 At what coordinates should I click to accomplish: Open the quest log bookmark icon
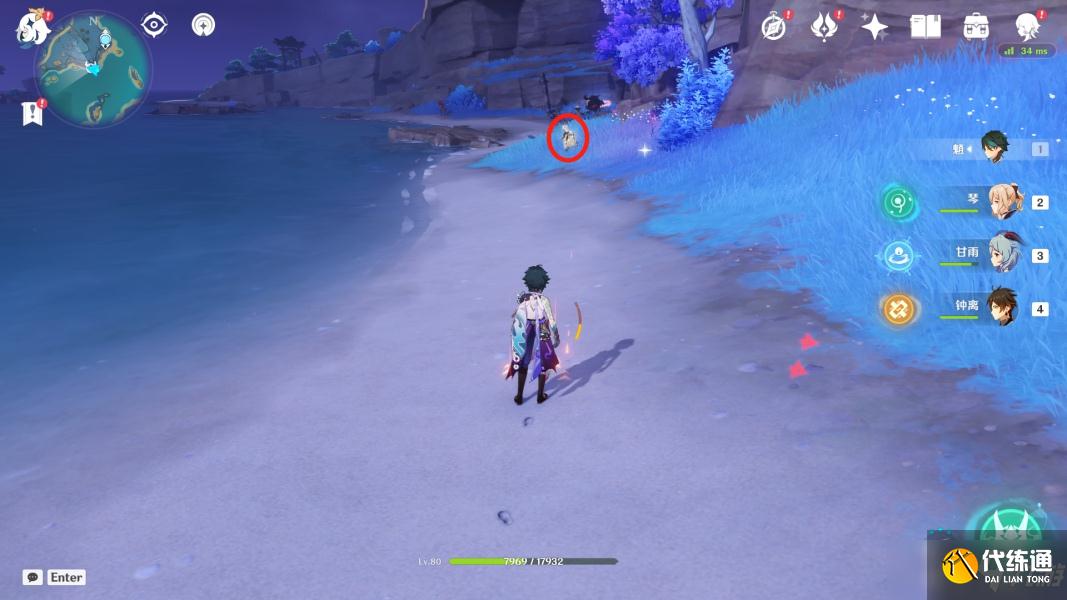pos(32,113)
